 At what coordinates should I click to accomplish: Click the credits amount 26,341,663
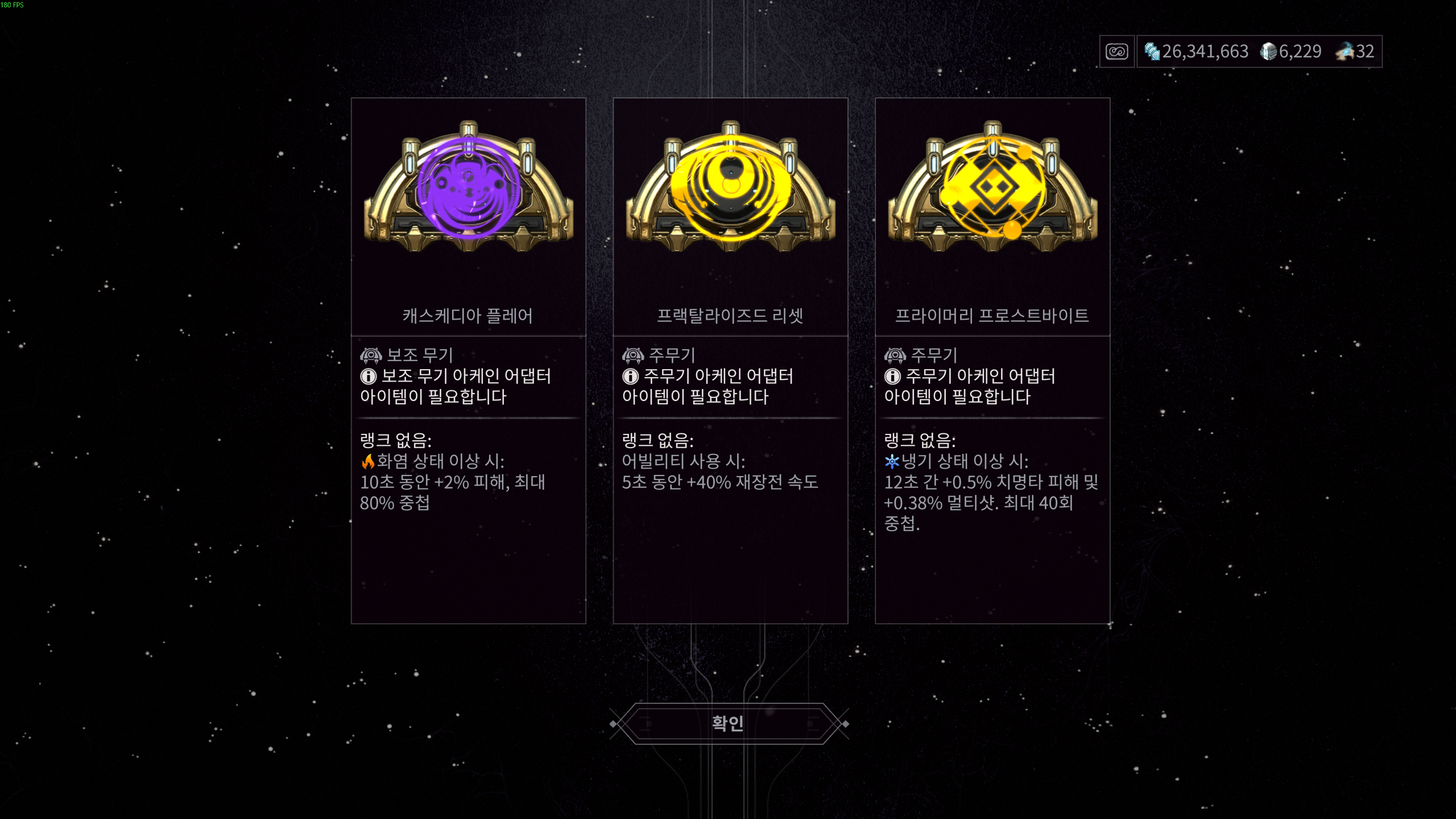(1204, 52)
